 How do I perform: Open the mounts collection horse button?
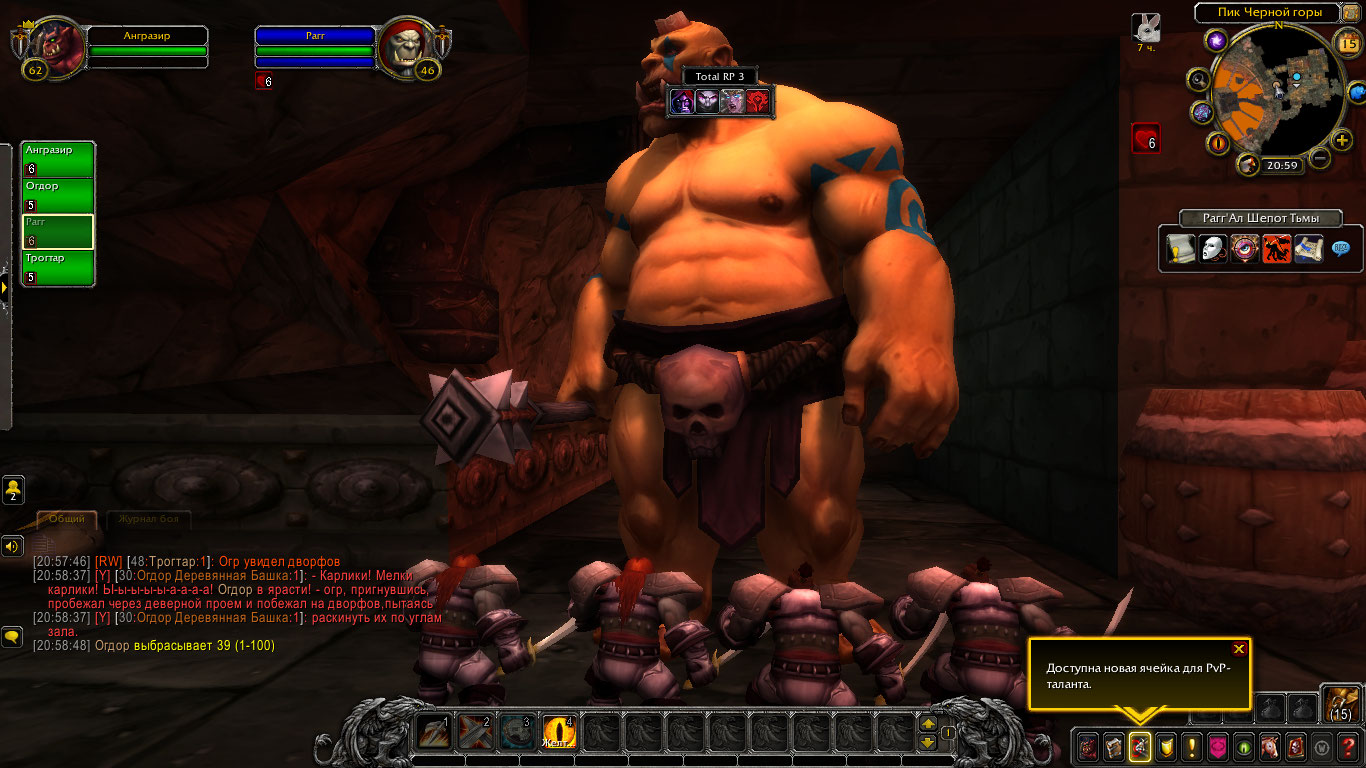click(x=1269, y=746)
